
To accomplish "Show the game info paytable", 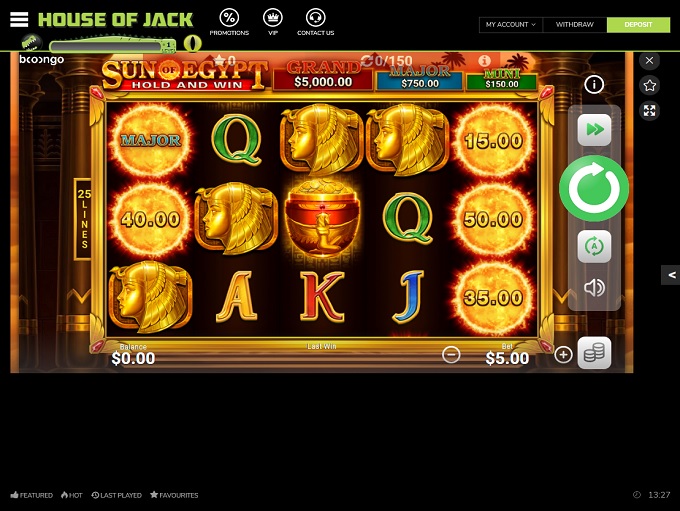I will [x=594, y=85].
